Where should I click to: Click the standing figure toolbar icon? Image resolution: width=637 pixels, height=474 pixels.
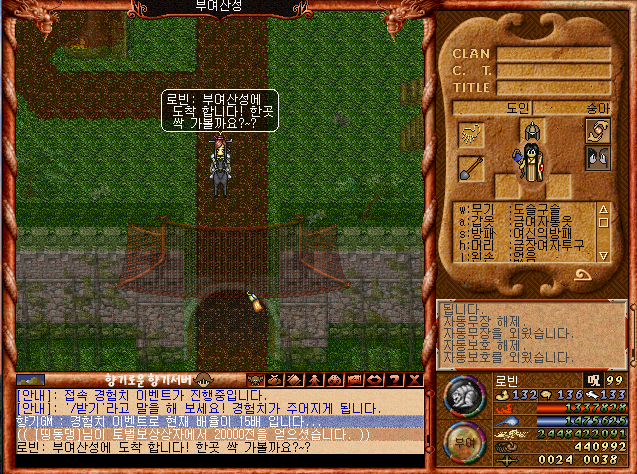tap(314, 380)
